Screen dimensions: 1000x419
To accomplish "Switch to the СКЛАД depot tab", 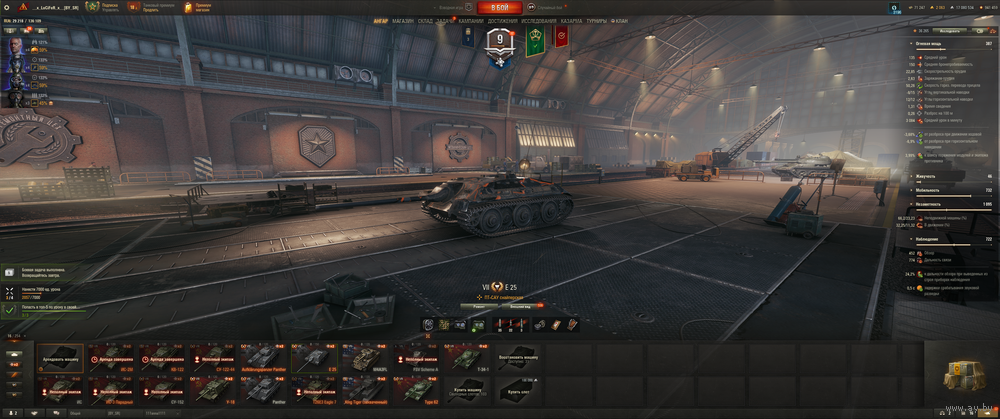I will tap(425, 20).
